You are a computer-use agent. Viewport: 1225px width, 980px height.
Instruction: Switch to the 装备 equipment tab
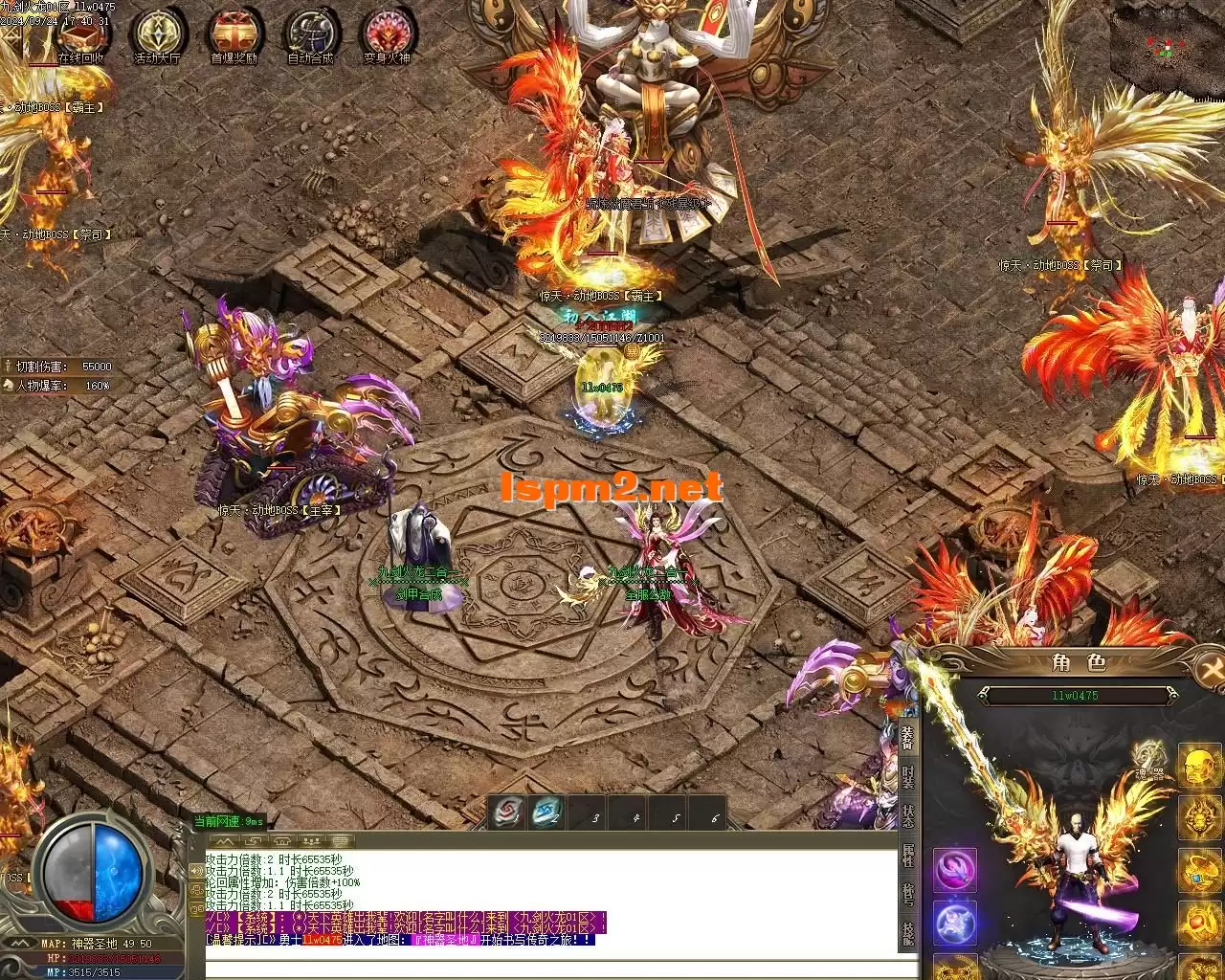point(907,737)
